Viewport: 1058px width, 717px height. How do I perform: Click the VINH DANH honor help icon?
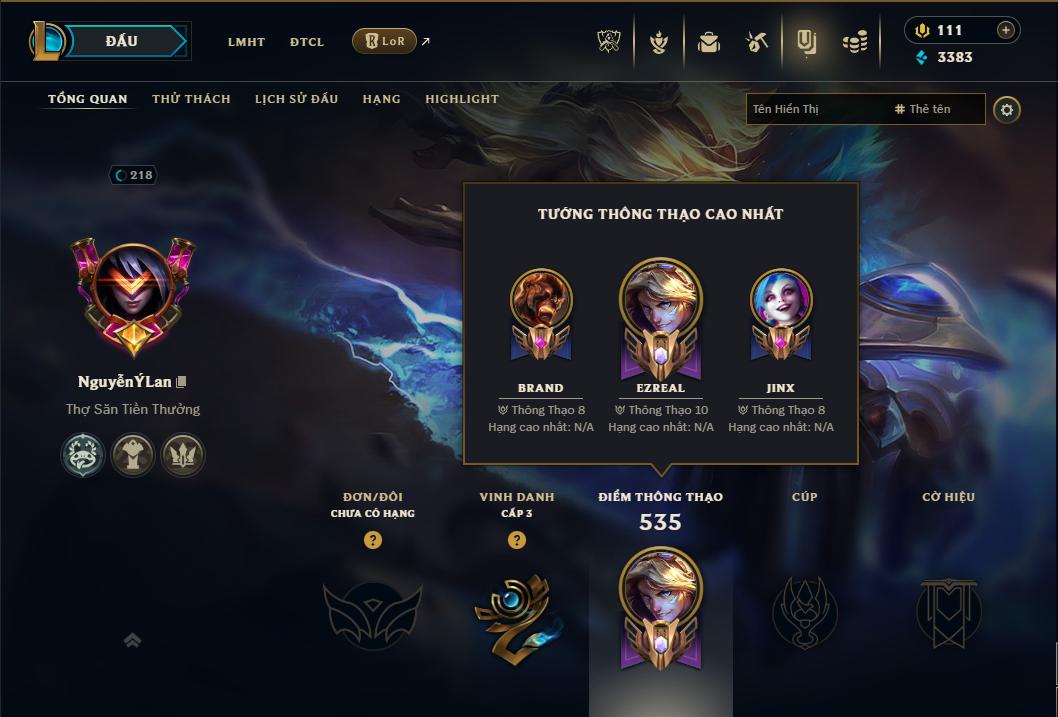click(x=517, y=540)
